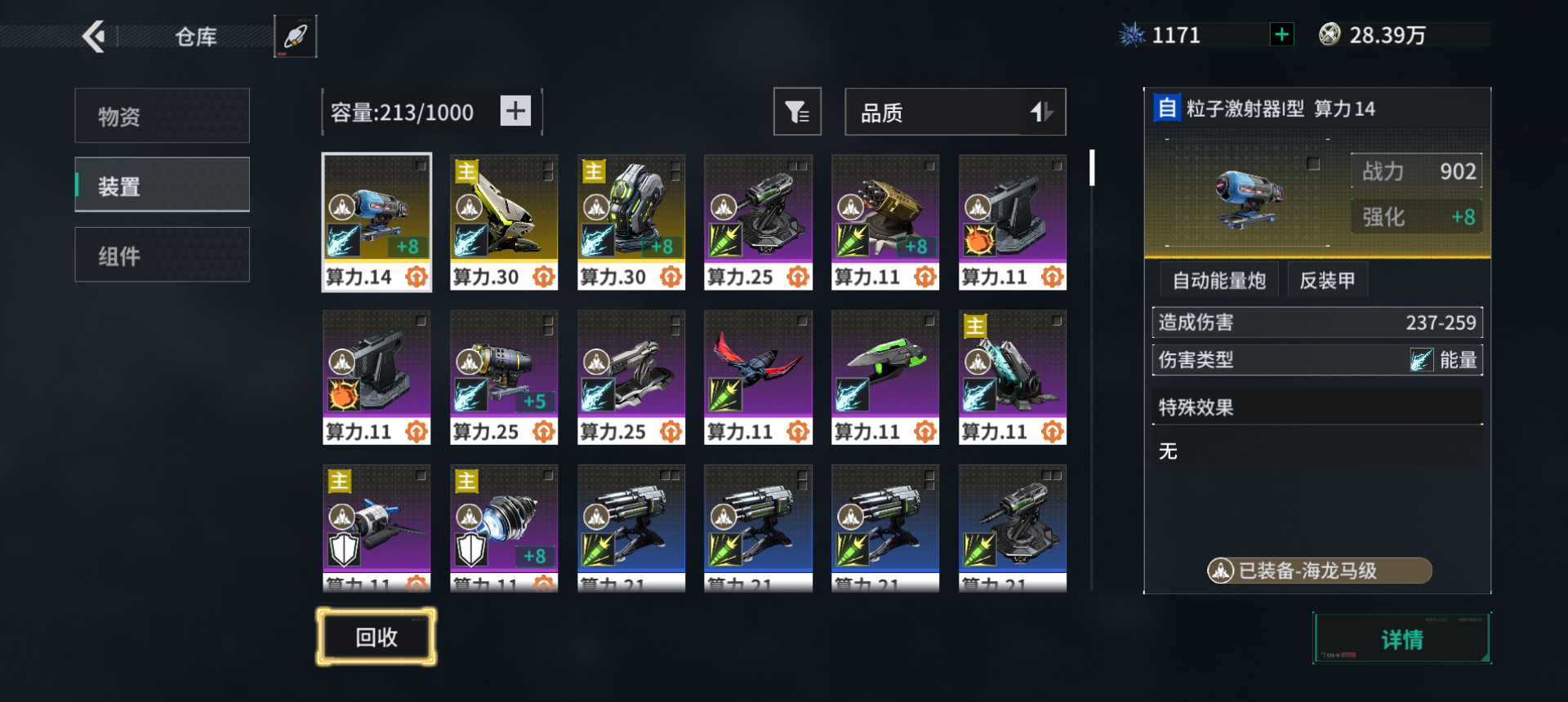This screenshot has height=702, width=1568.
Task: Click the back arrow to leave the warehouse
Action: pyautogui.click(x=96, y=37)
